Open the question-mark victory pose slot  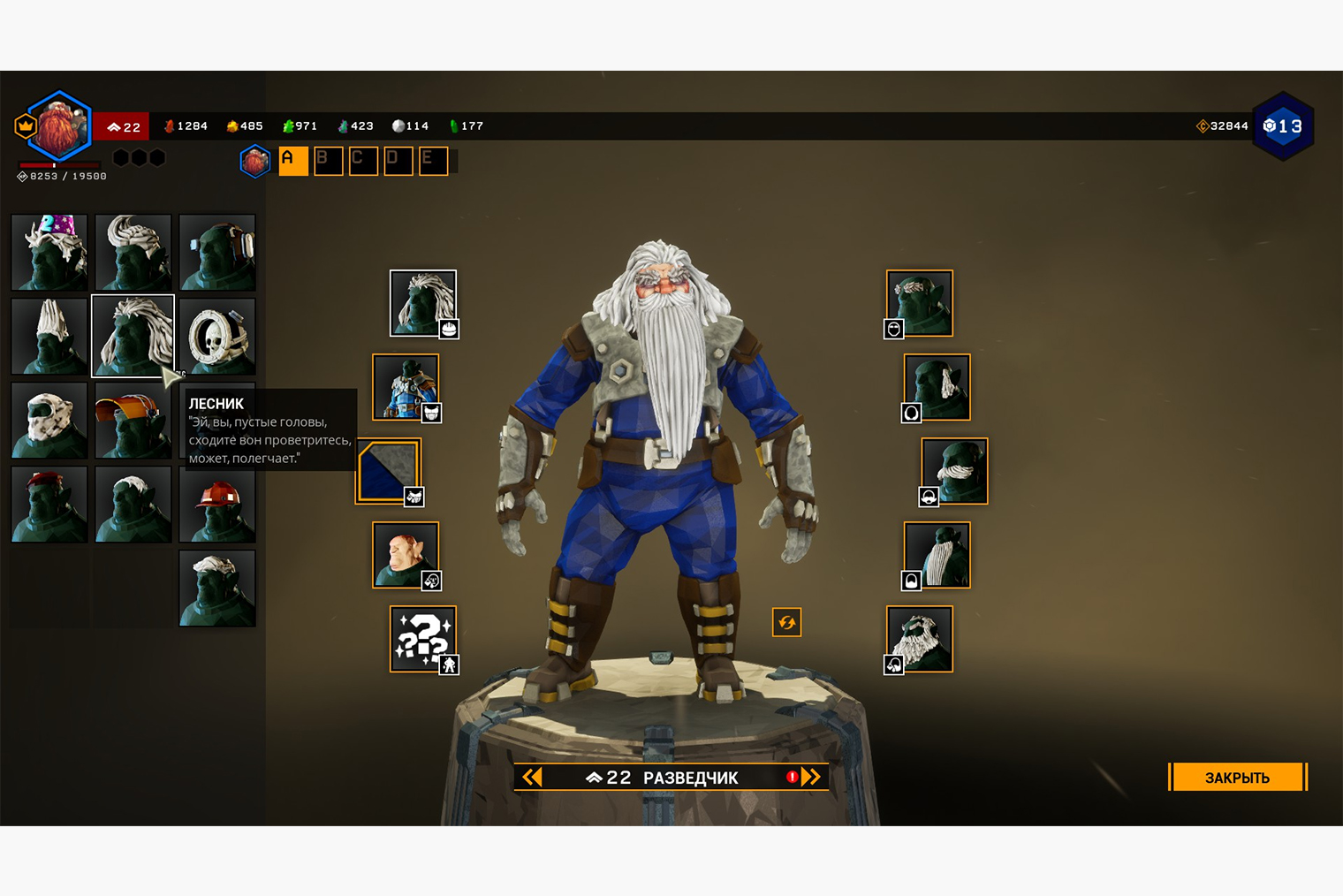click(423, 639)
